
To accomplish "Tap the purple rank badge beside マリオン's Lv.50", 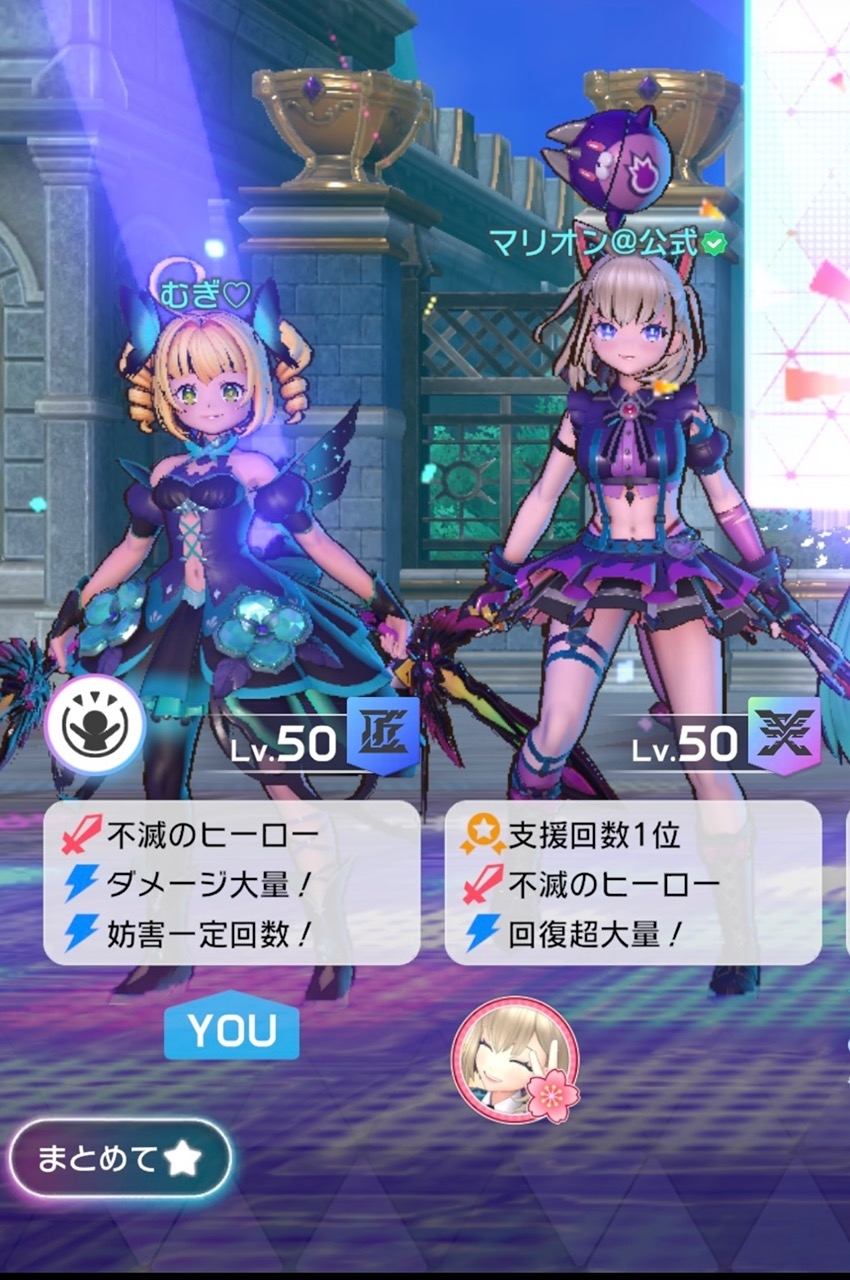I will click(783, 735).
